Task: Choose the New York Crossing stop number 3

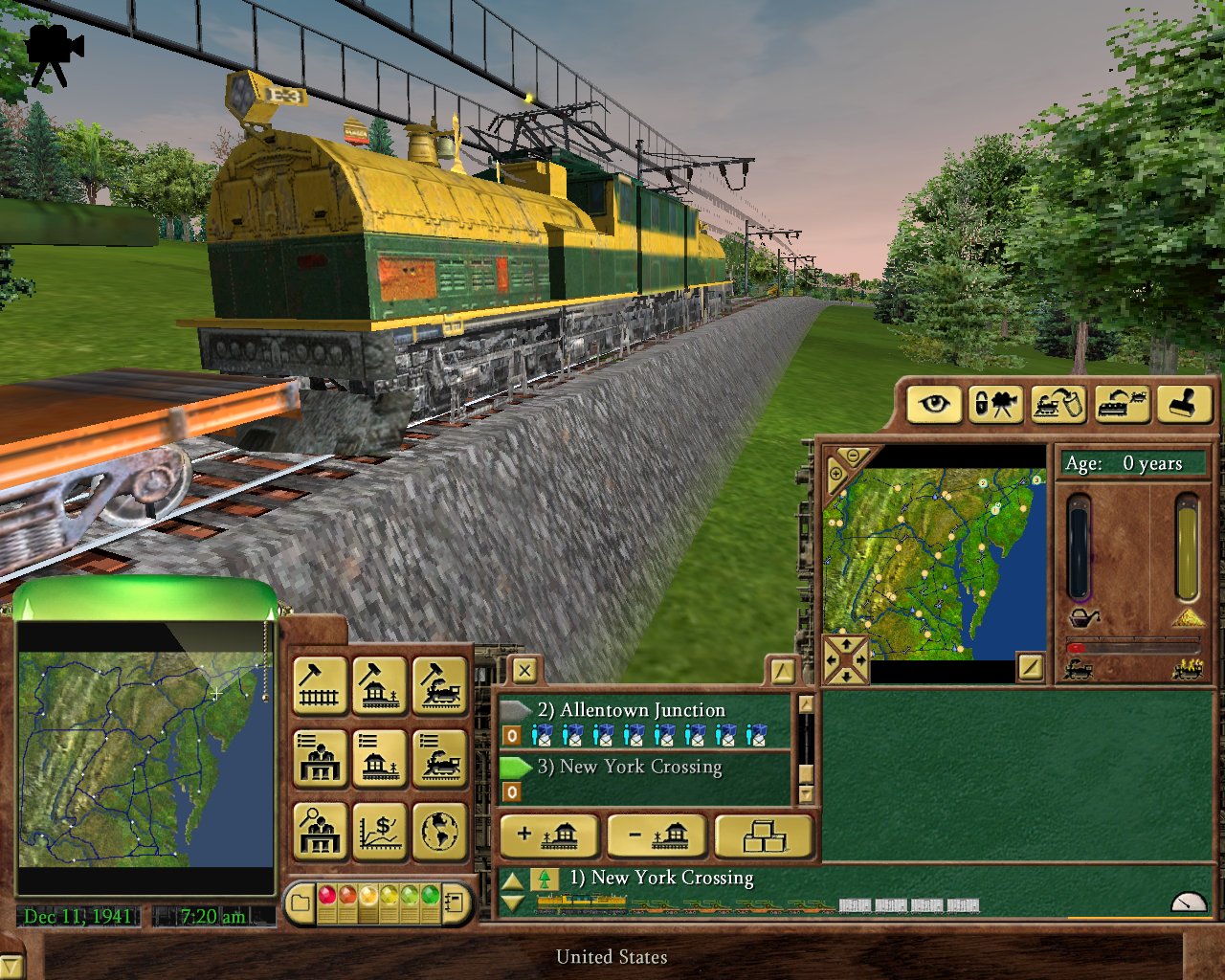Action: pyautogui.click(x=640, y=767)
